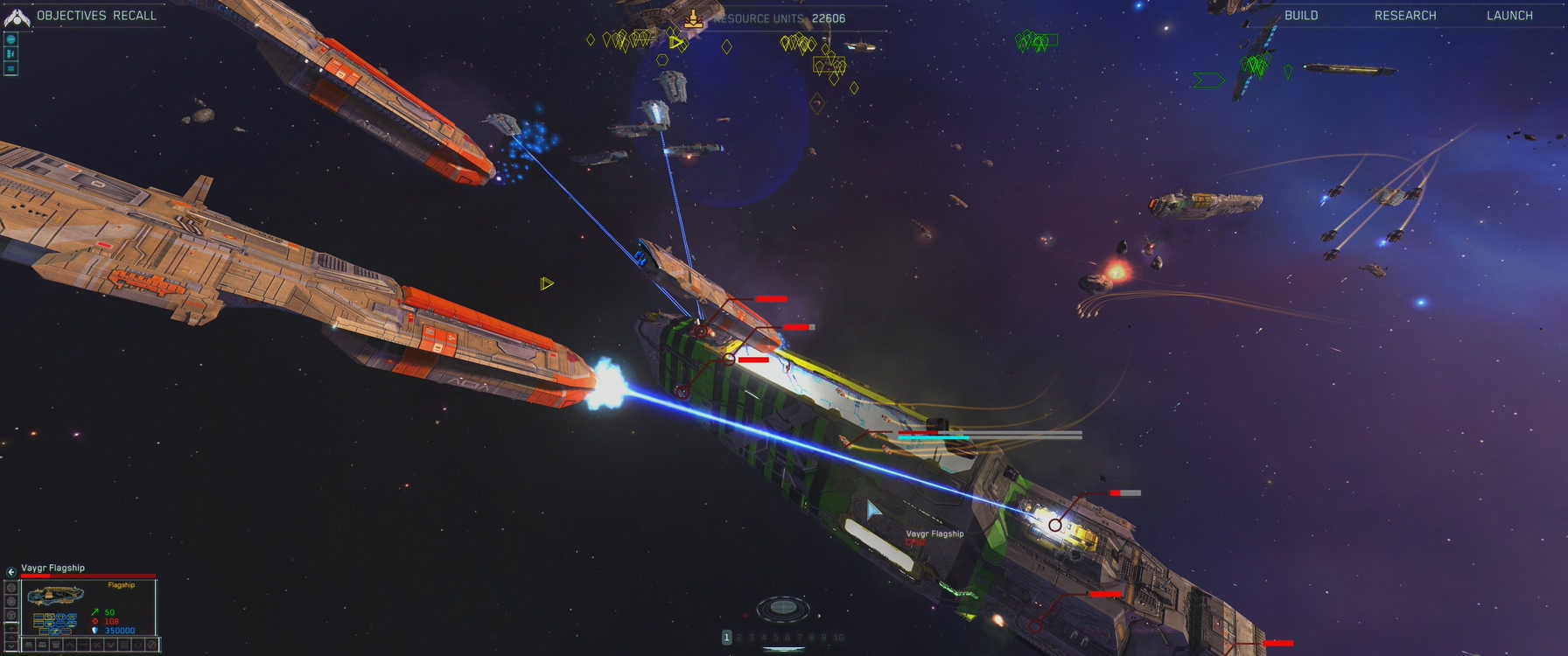Select control group 1

726,638
